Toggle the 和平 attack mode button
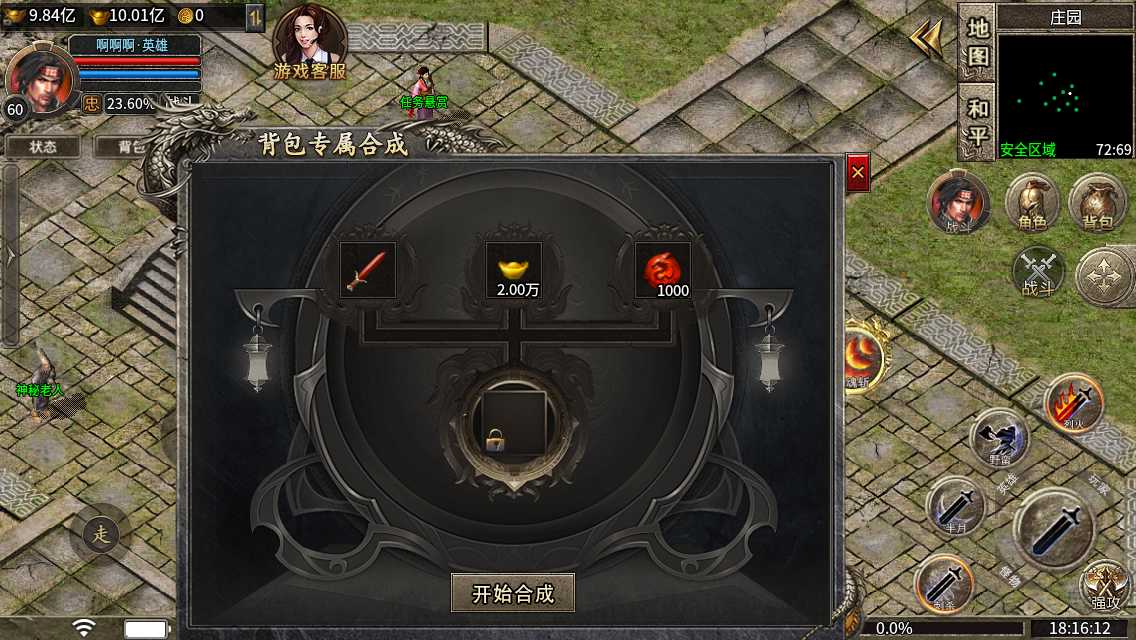 [977, 121]
